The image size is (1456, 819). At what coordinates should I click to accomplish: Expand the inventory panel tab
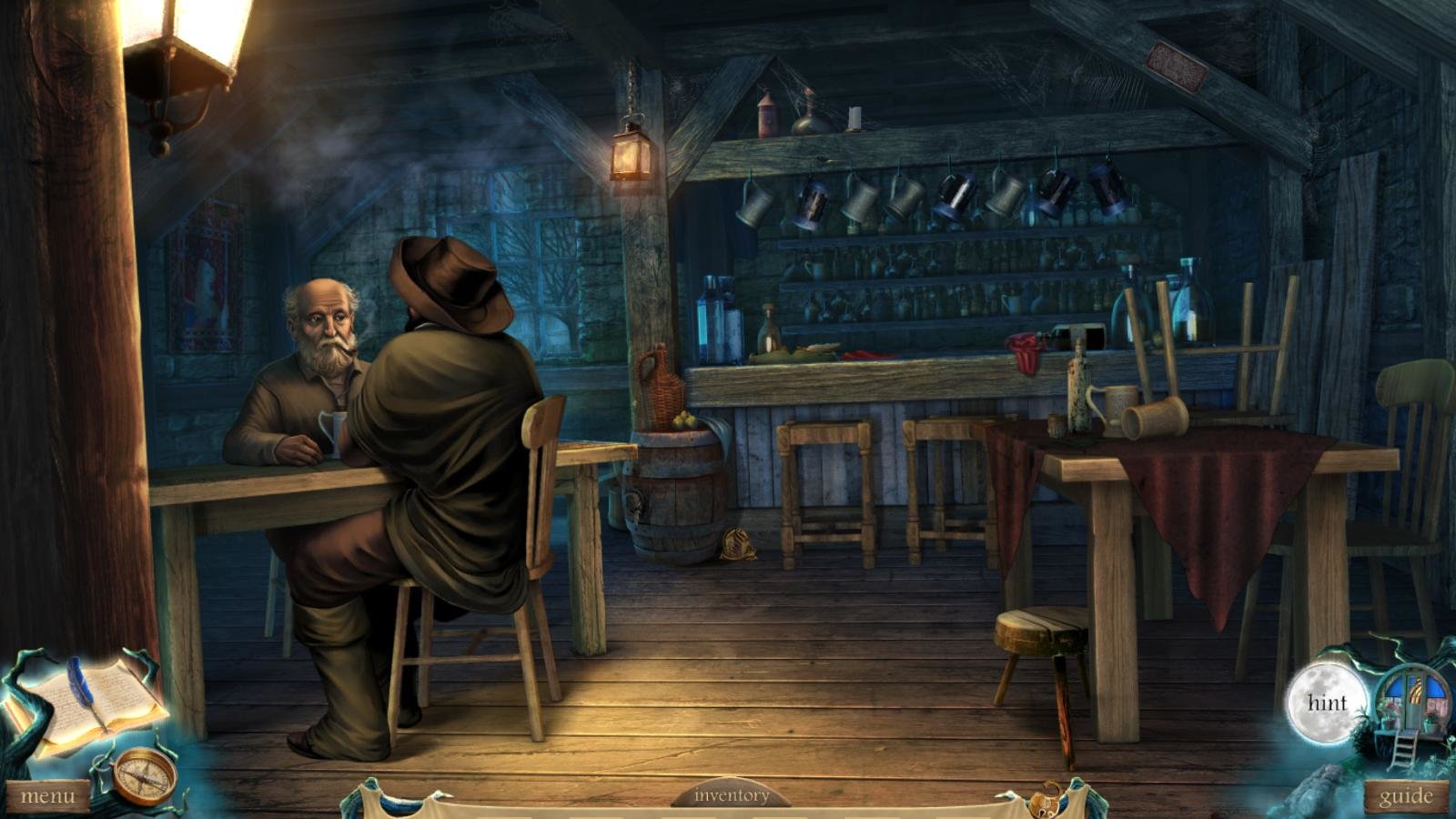731,795
